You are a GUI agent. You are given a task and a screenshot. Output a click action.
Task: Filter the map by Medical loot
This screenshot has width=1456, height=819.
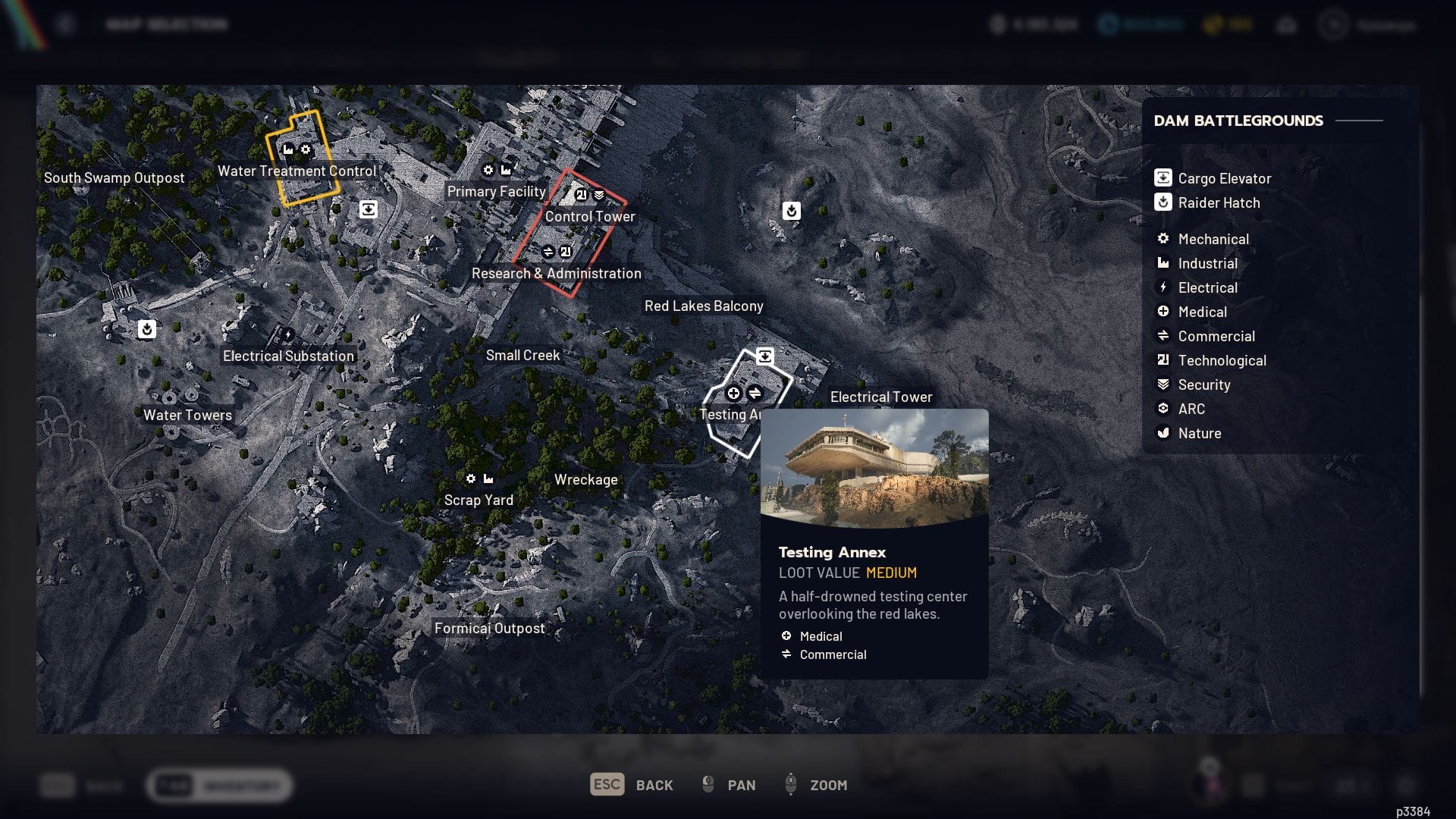click(1202, 312)
